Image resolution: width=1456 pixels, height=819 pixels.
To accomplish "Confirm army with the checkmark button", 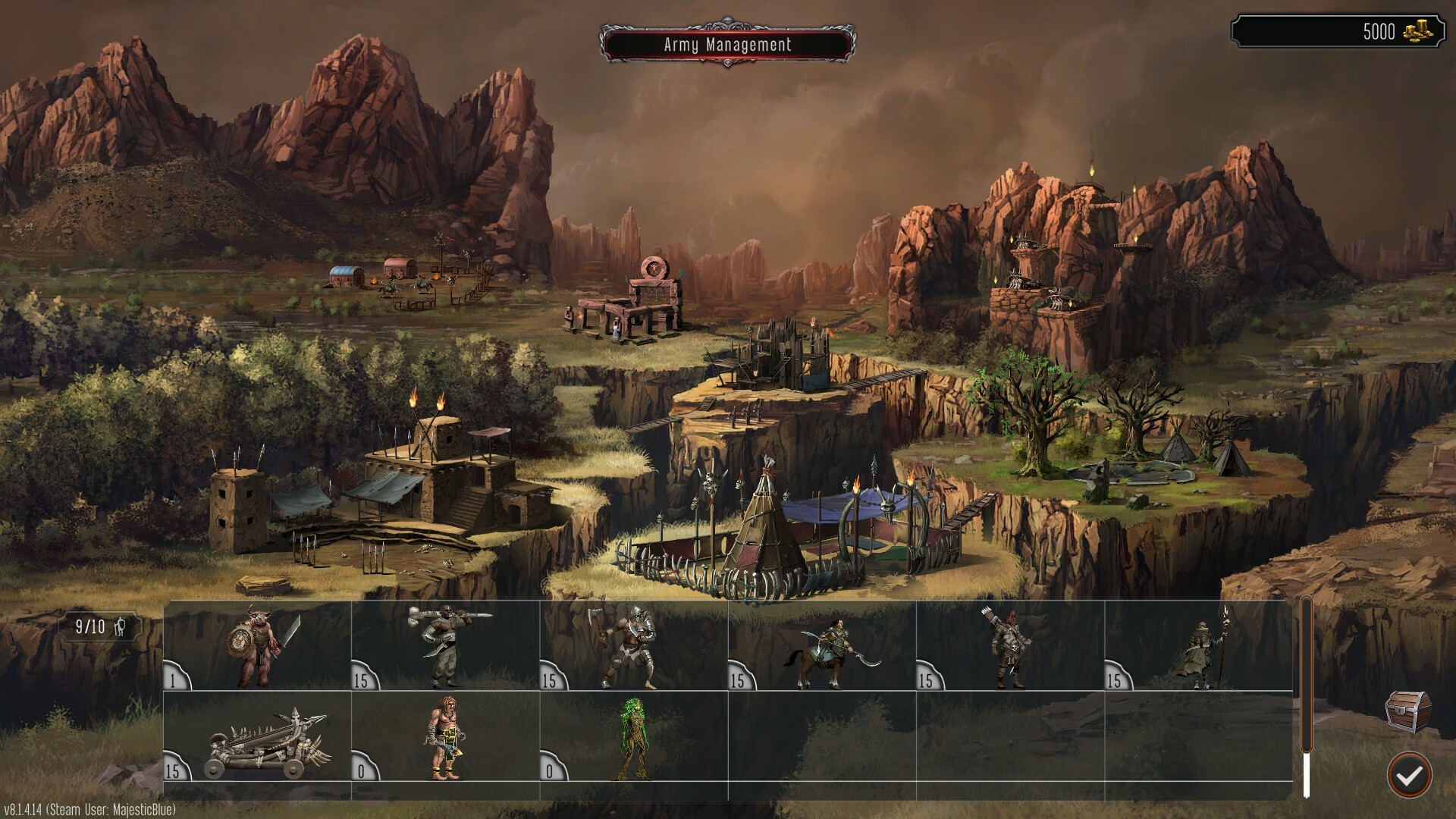I will click(1410, 774).
